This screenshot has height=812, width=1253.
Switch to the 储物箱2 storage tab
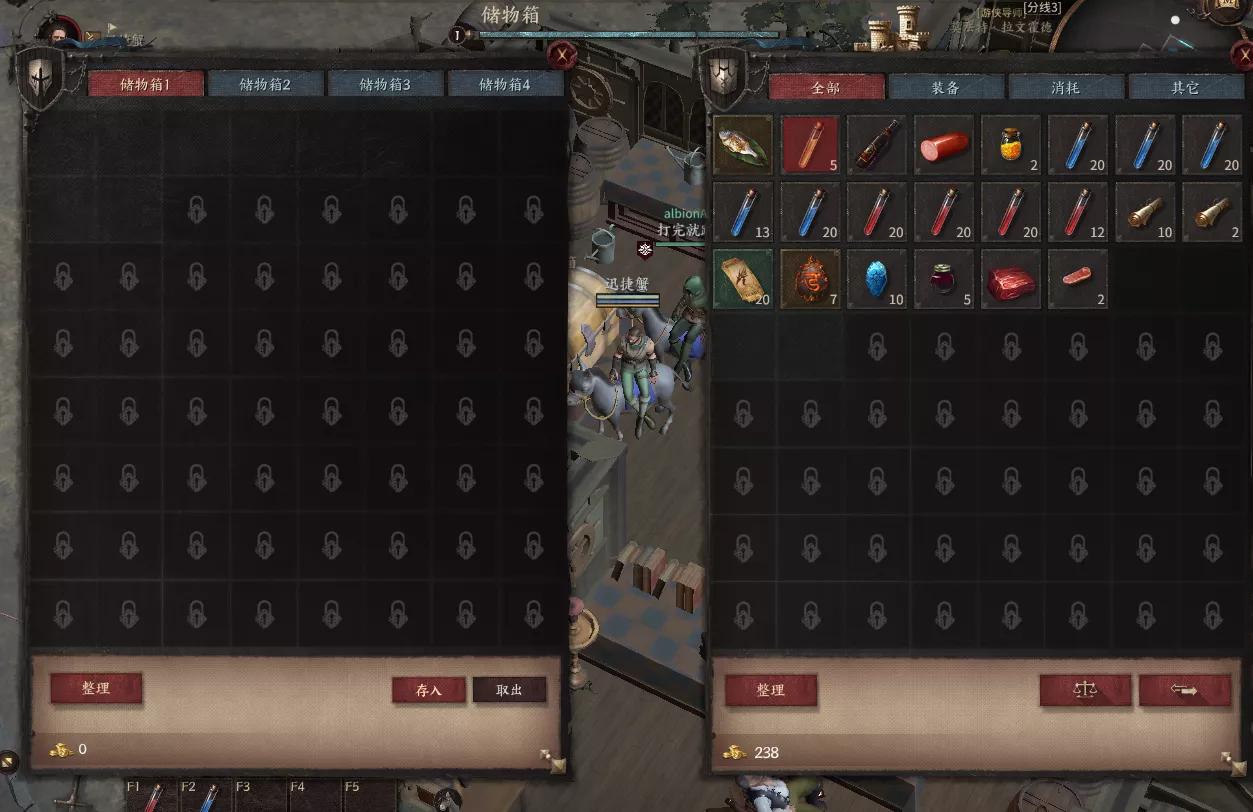(265, 85)
